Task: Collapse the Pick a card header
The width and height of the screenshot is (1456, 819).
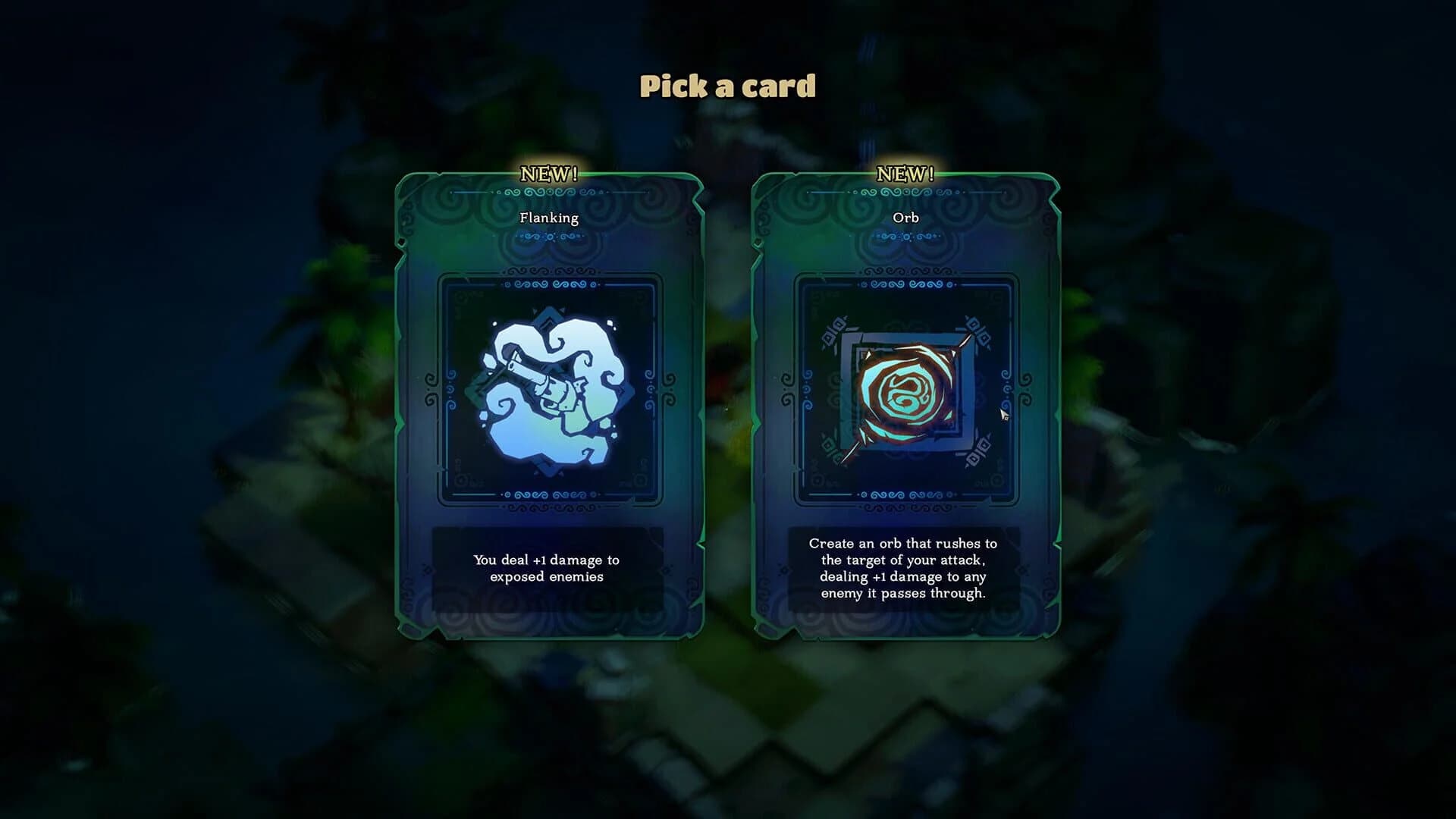Action: pyautogui.click(x=728, y=86)
